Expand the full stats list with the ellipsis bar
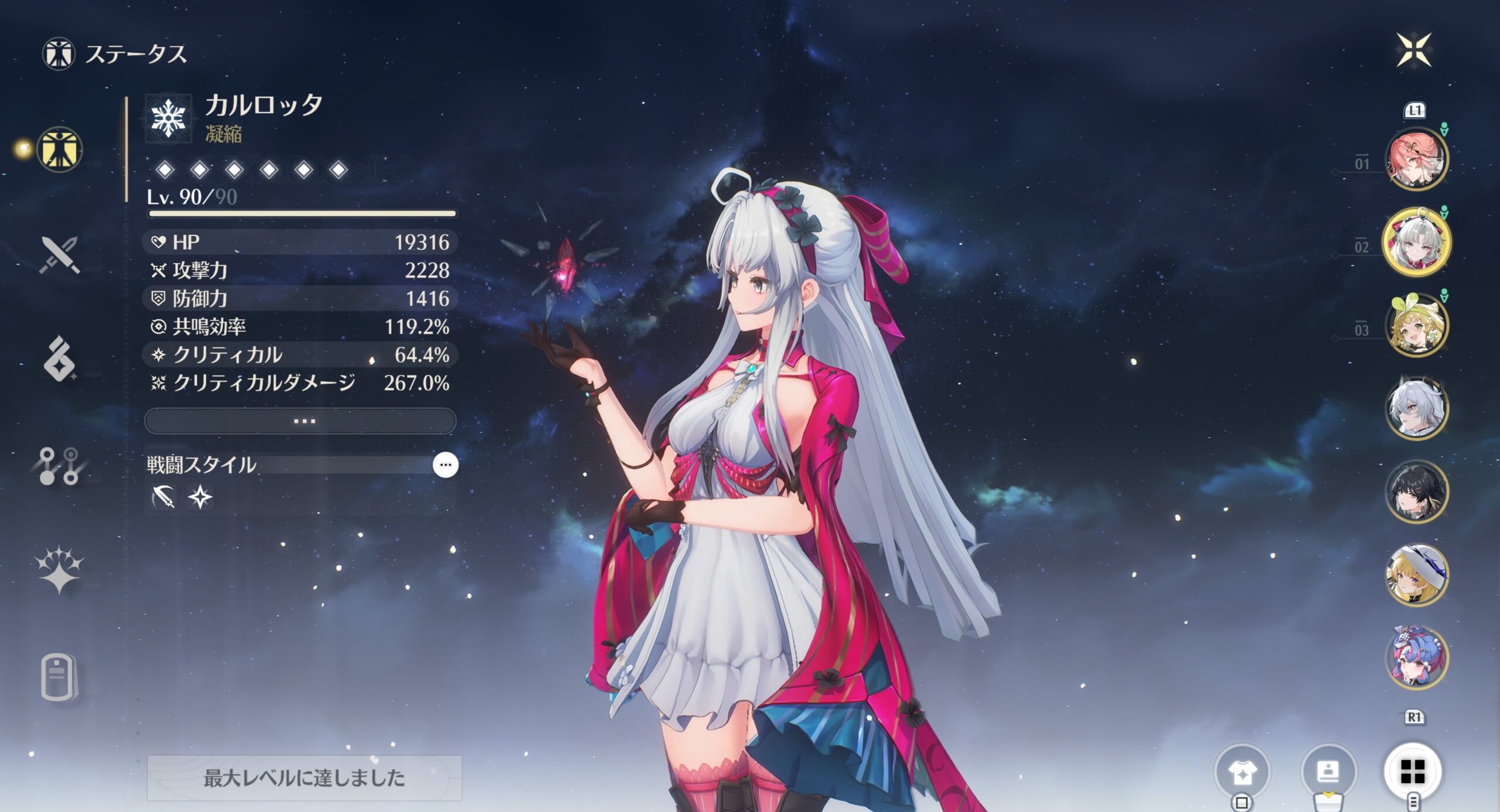 (x=300, y=421)
